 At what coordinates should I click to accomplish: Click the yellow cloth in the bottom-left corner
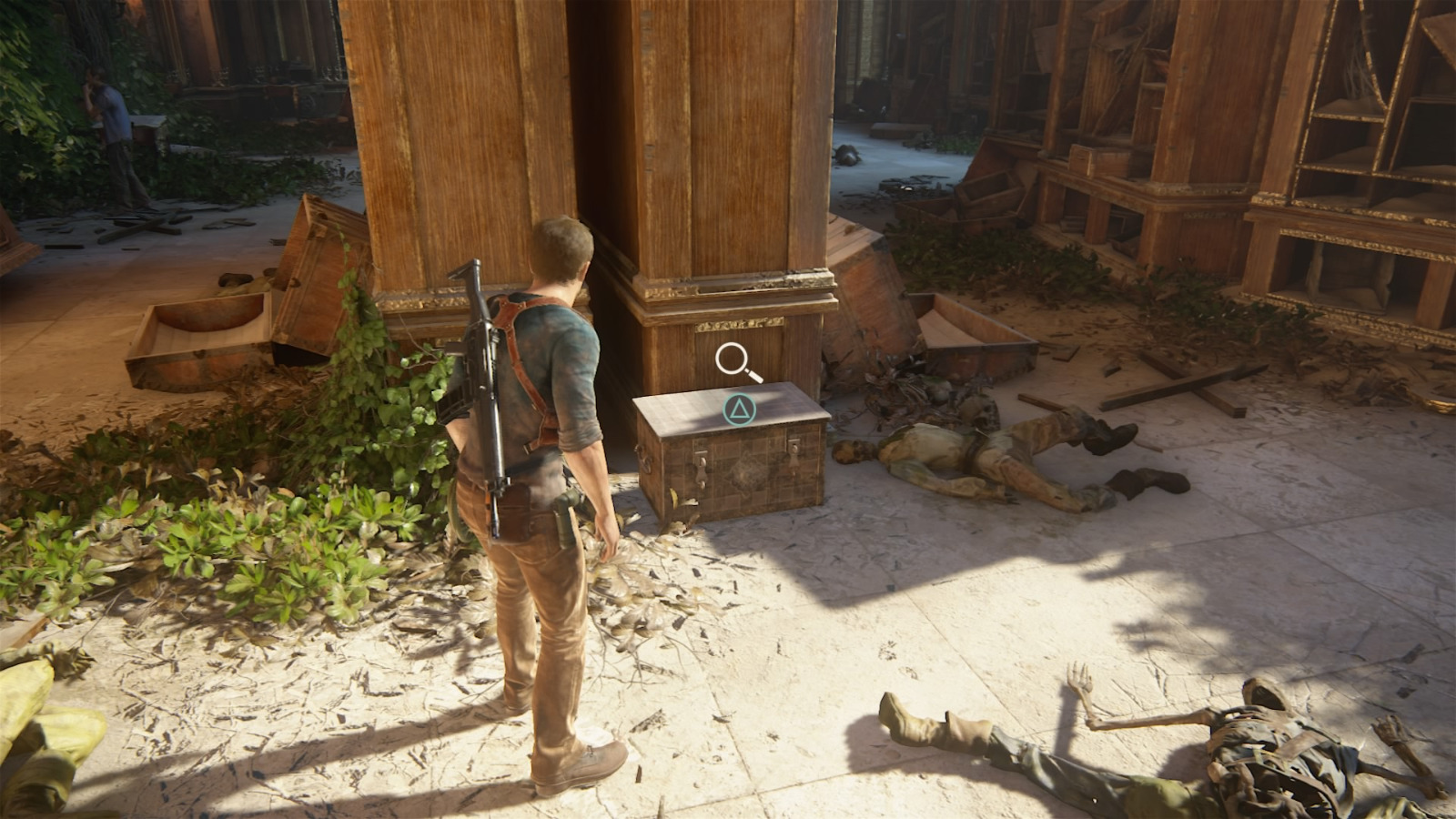click(x=41, y=719)
